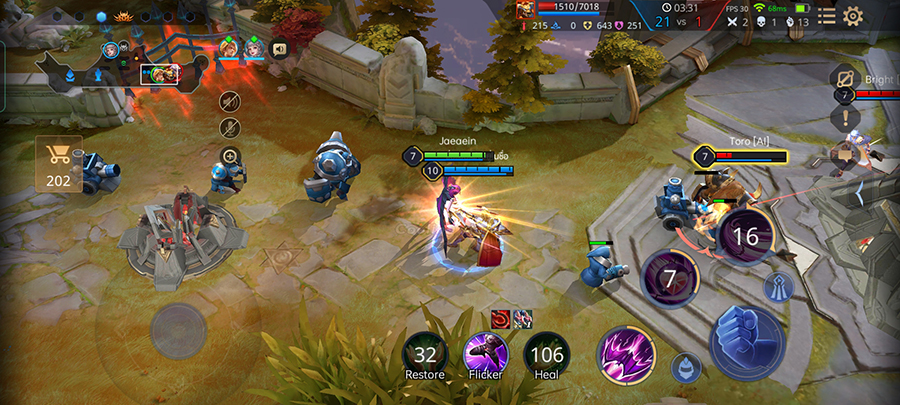Use the Restore talent
Viewport: 900px width, 405px height.
[x=425, y=354]
